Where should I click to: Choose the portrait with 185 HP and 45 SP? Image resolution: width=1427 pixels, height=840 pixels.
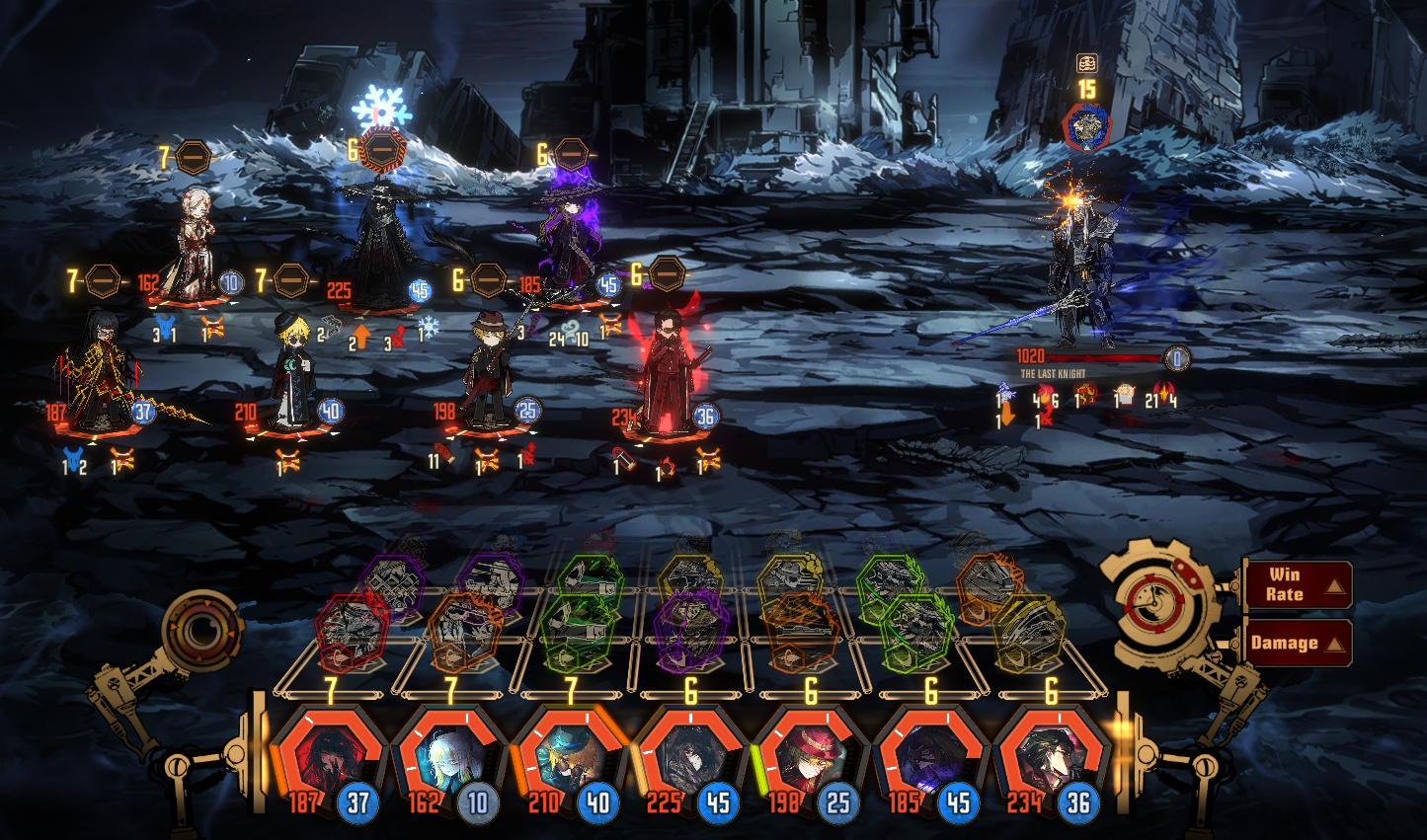[931, 760]
